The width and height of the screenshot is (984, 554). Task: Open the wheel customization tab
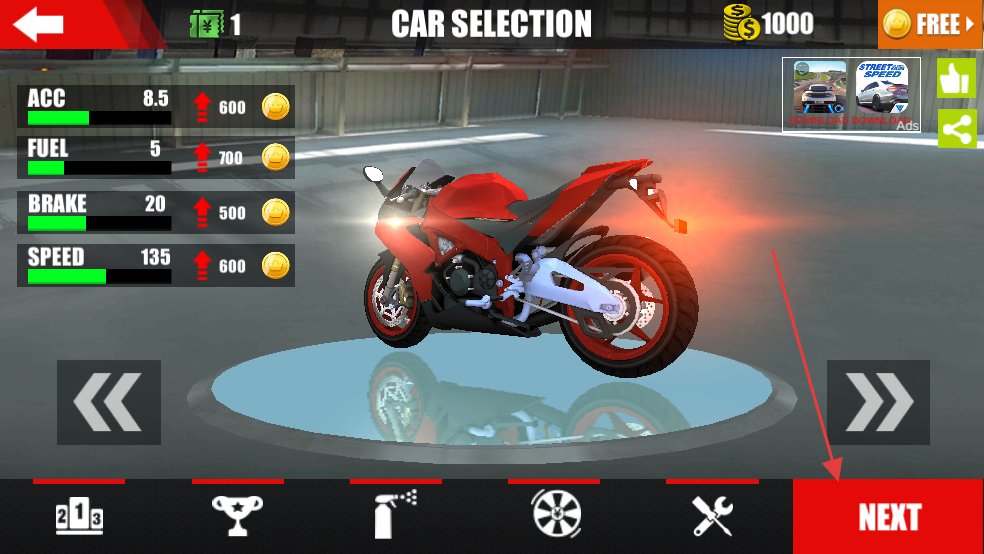[x=555, y=517]
